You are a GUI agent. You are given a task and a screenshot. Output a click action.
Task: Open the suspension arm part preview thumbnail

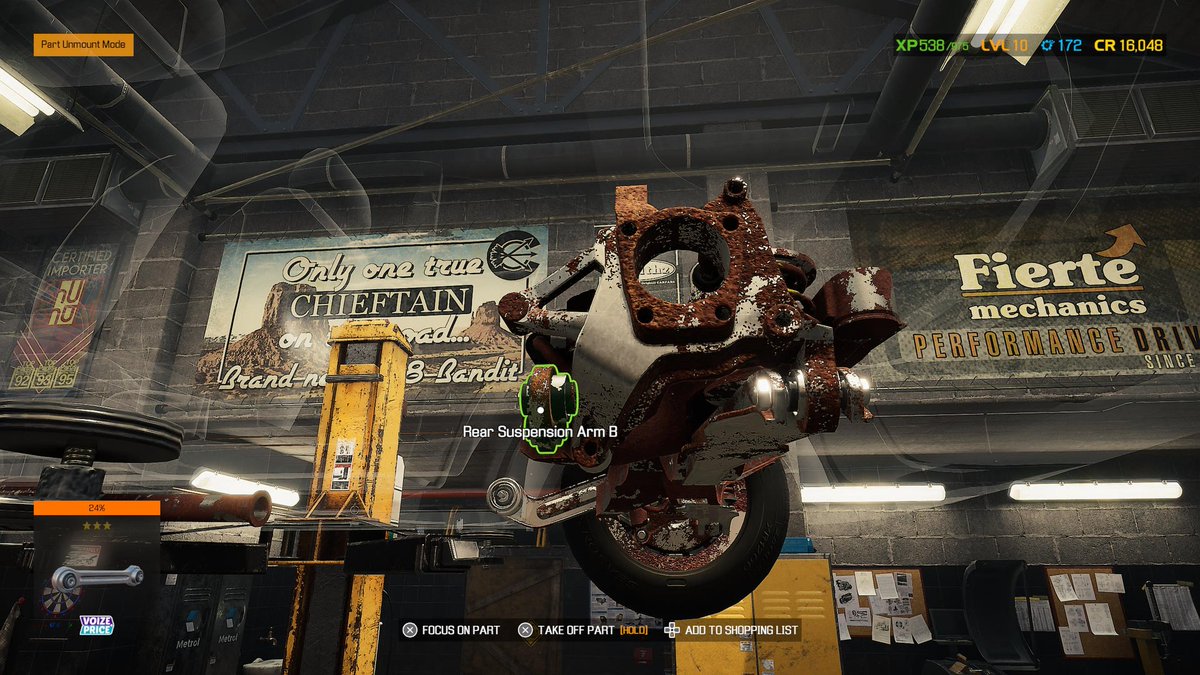[x=97, y=577]
